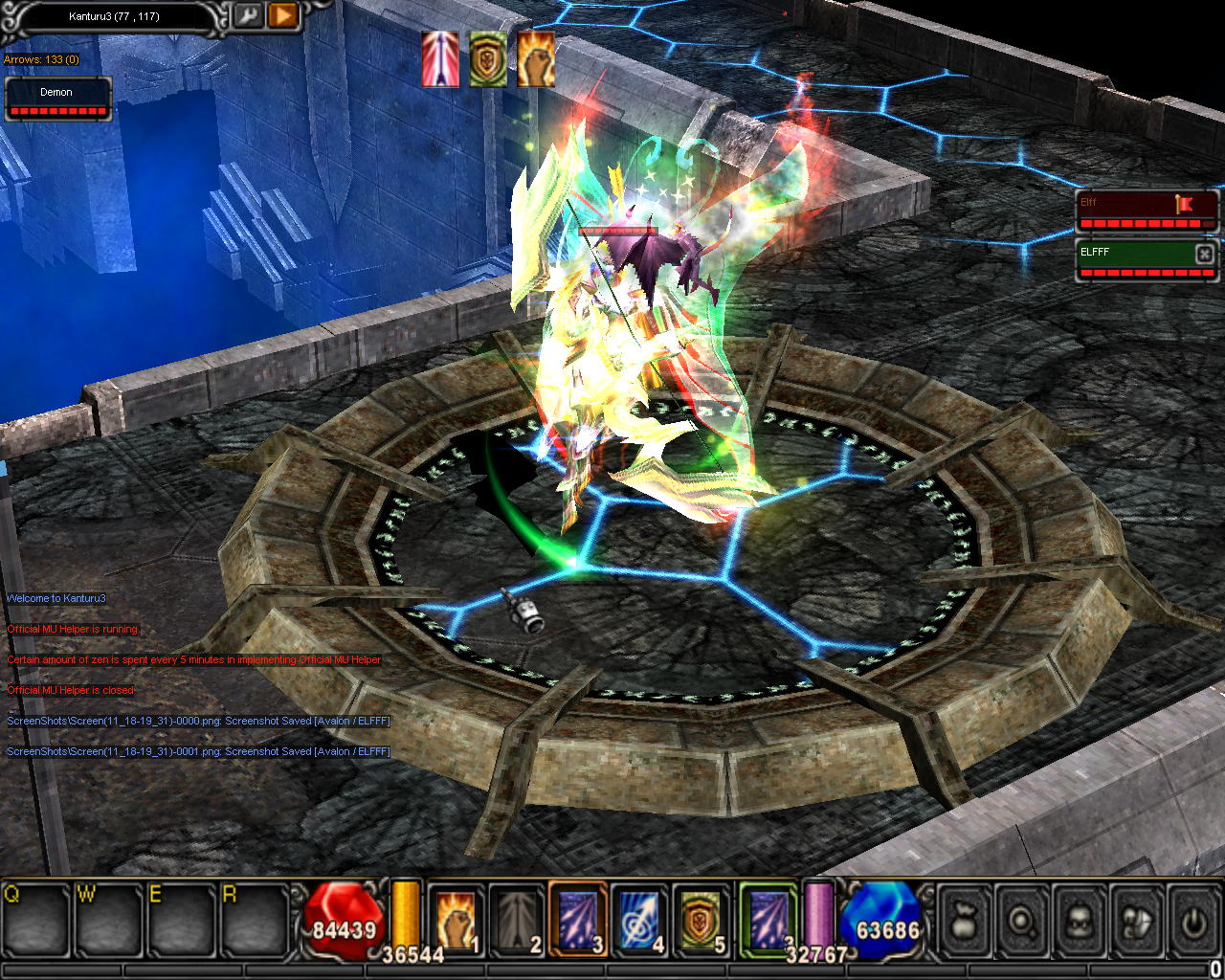Open the skull face menu button

click(x=1080, y=921)
